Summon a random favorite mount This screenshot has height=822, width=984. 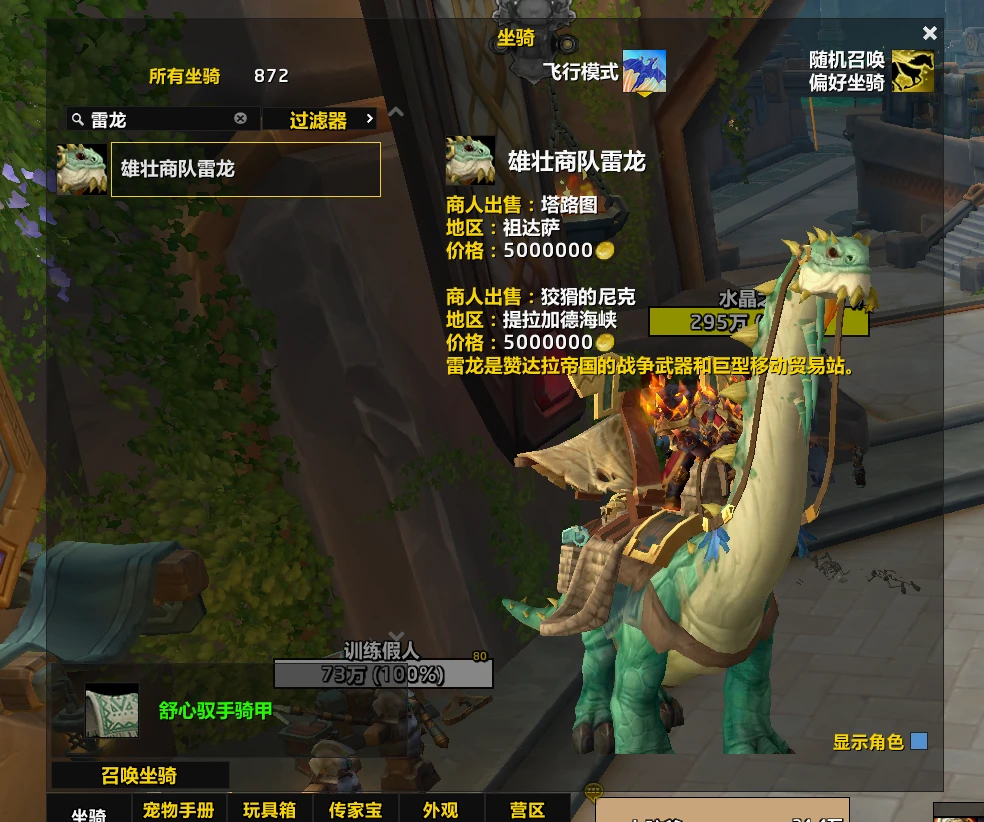pos(912,72)
